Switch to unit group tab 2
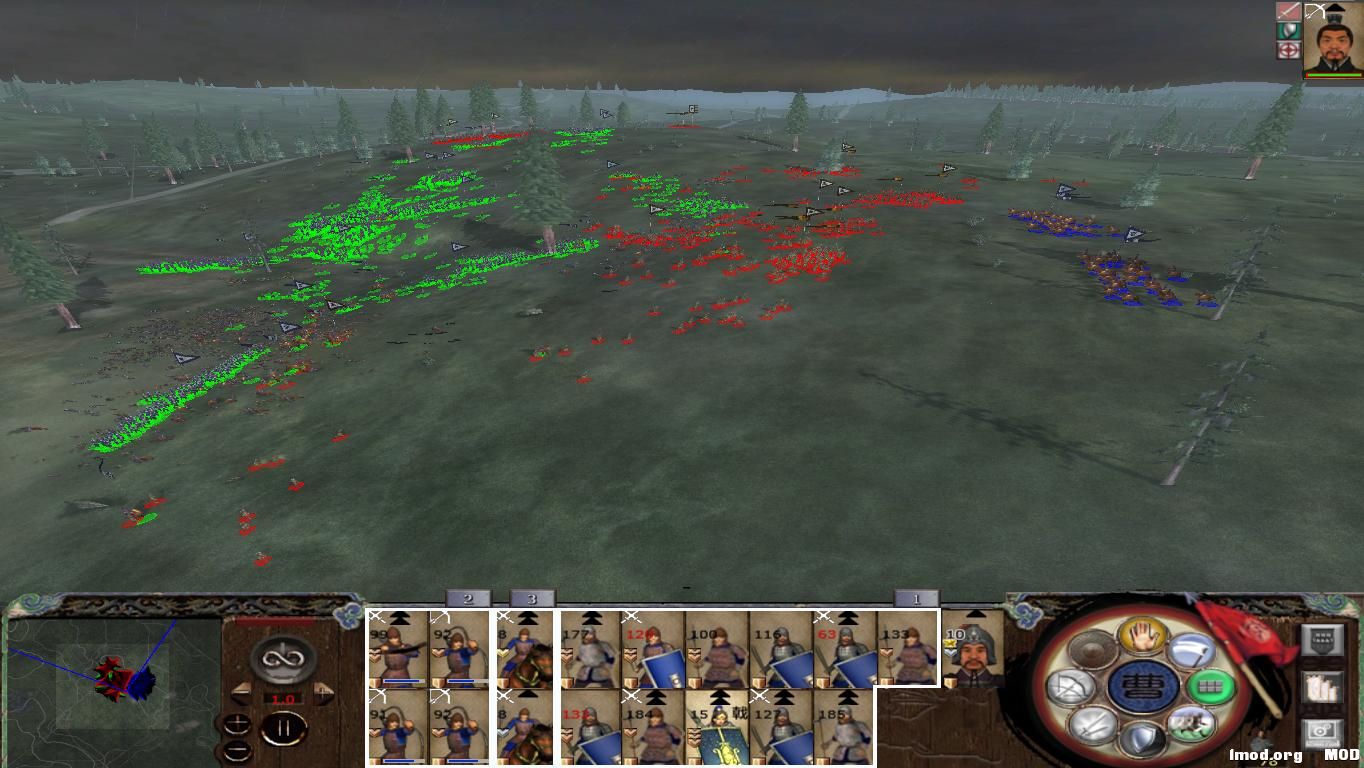Viewport: 1364px width, 768px height. (468, 598)
